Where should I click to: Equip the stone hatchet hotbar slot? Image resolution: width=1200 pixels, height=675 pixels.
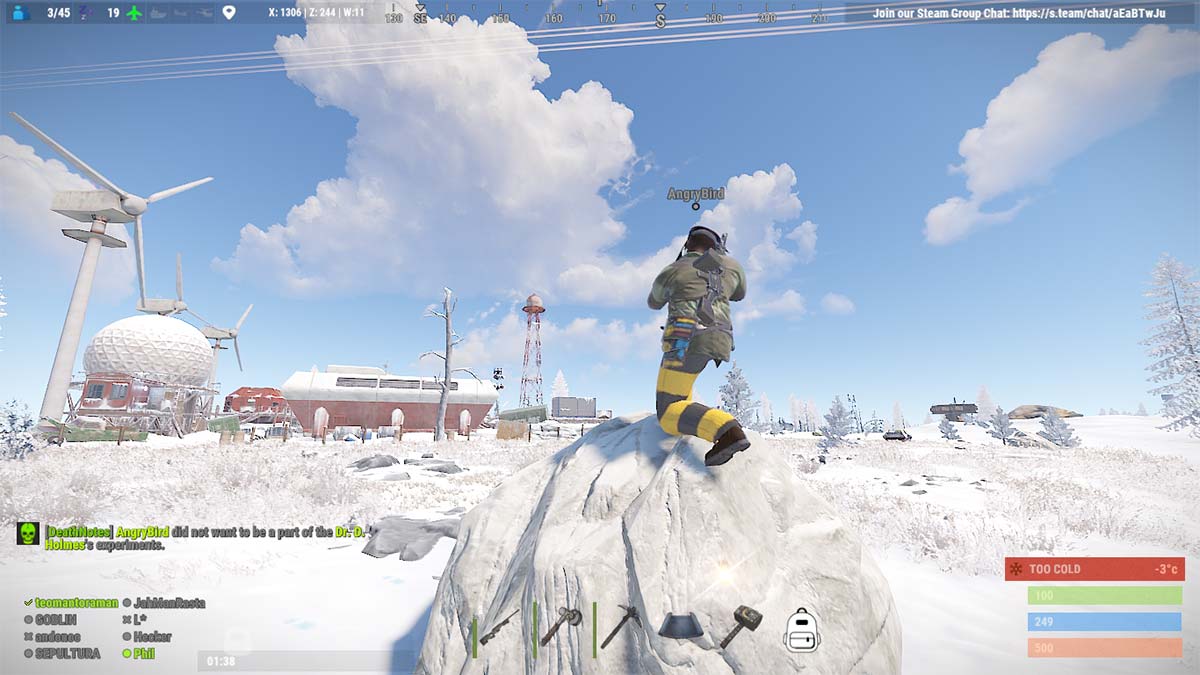coord(561,626)
